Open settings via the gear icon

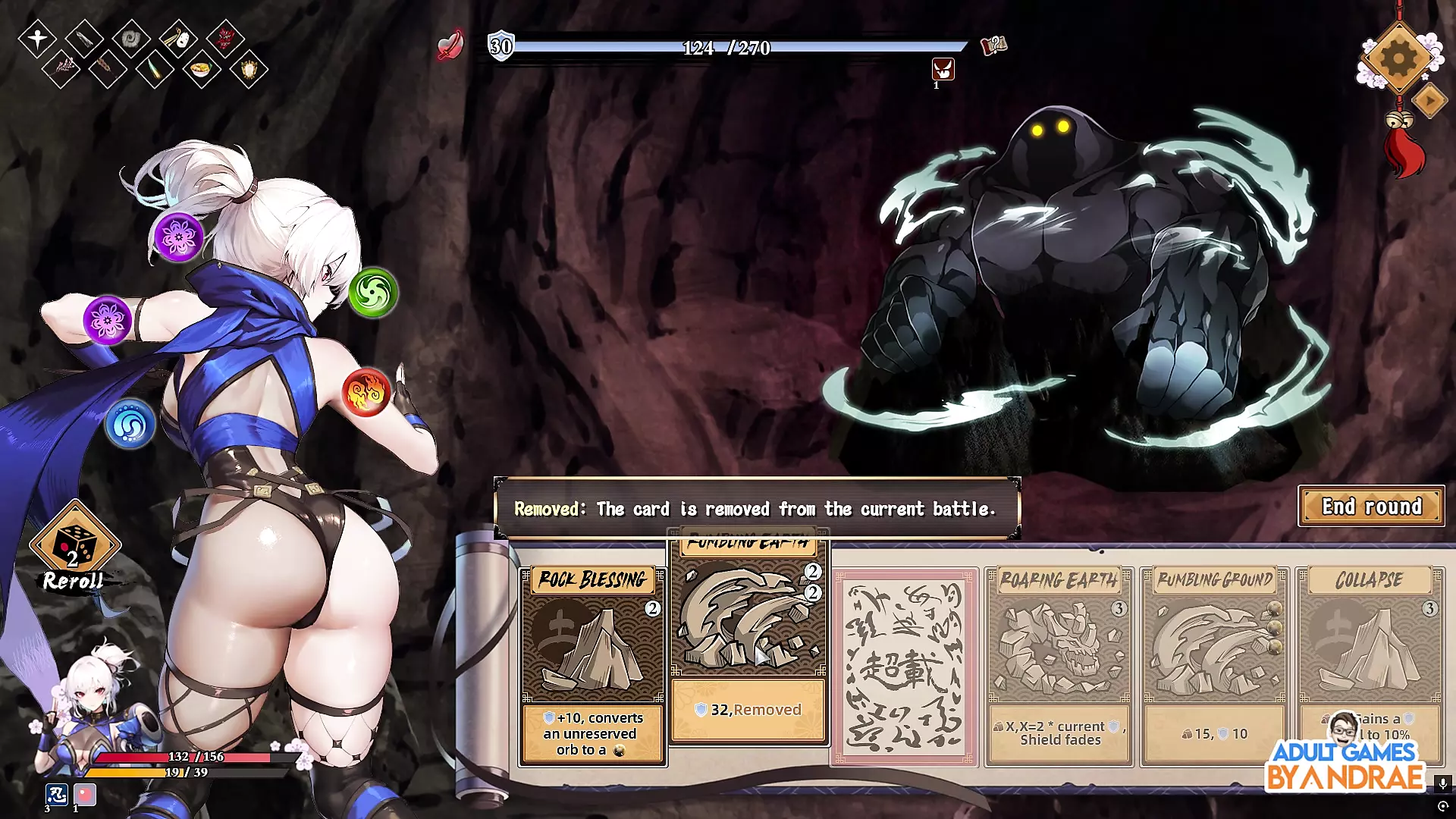pyautogui.click(x=1398, y=58)
